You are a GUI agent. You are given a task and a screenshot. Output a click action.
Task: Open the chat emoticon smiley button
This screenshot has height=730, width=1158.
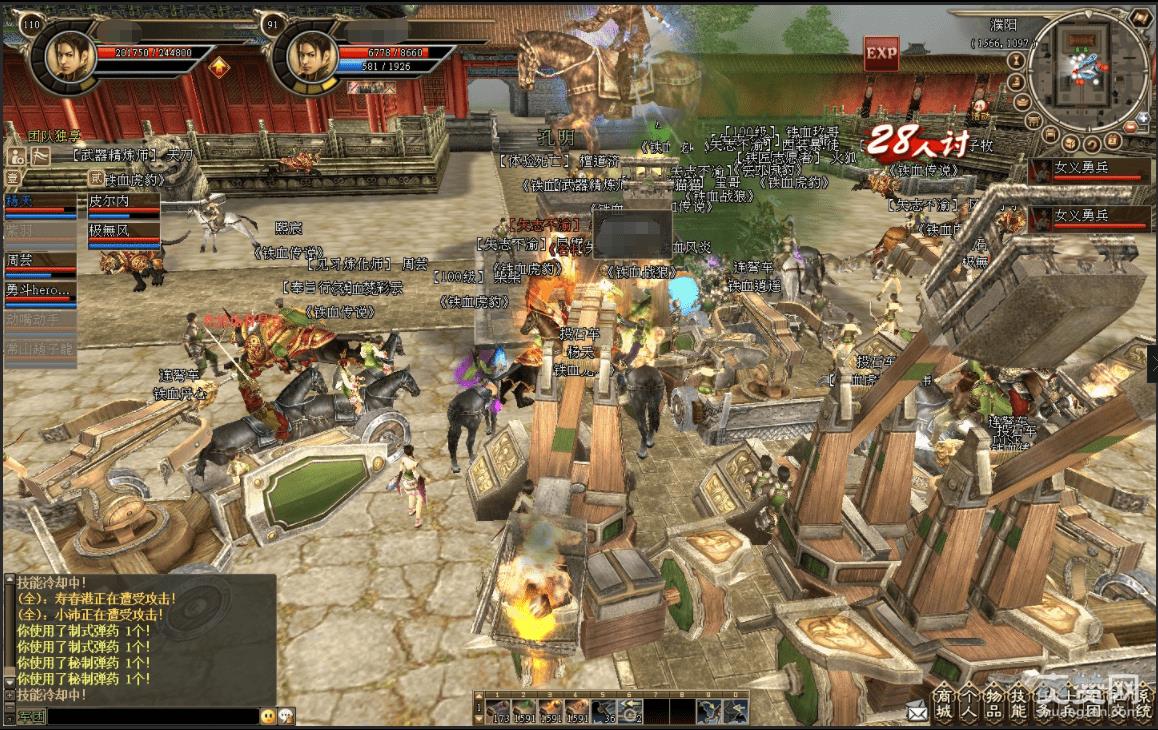tap(268, 716)
